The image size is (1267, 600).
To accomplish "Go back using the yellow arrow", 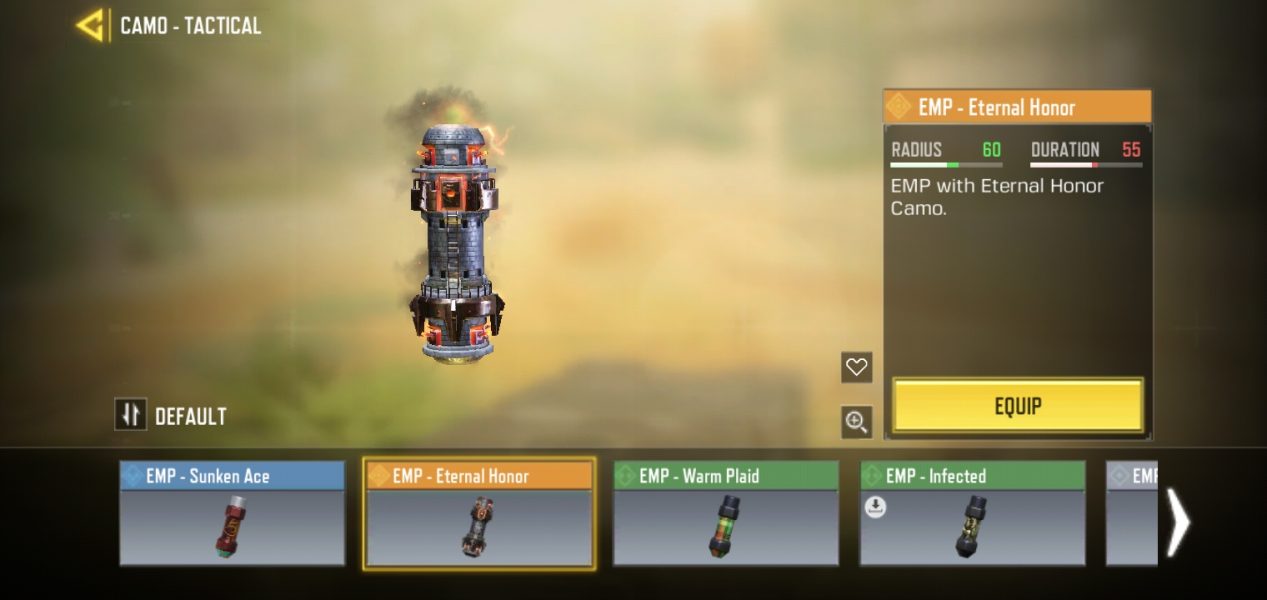I will pos(90,25).
